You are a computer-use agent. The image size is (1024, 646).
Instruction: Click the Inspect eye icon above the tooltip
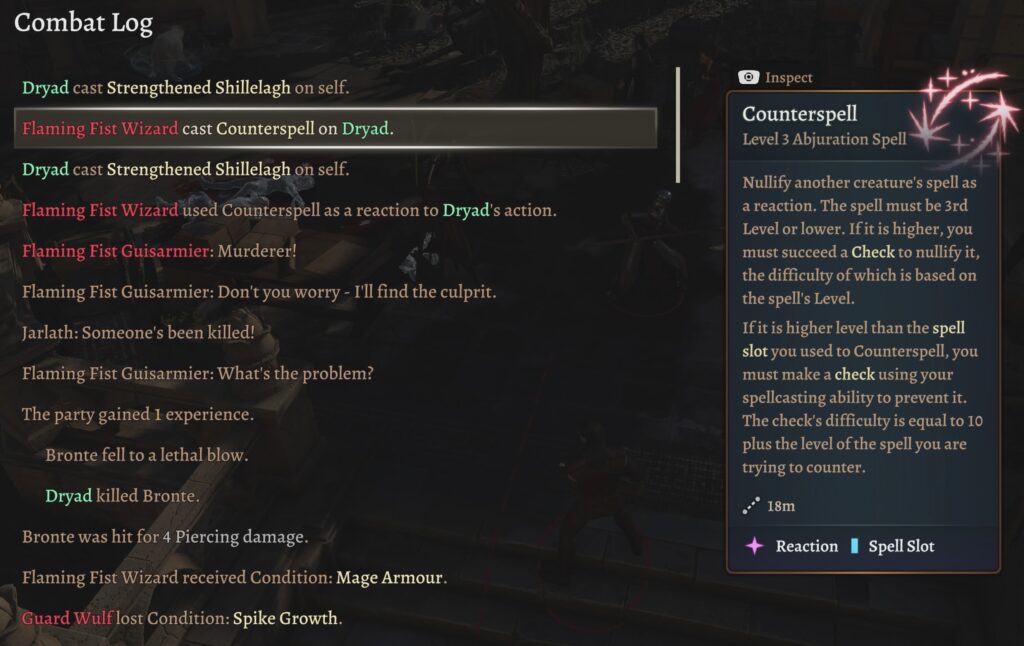748,77
